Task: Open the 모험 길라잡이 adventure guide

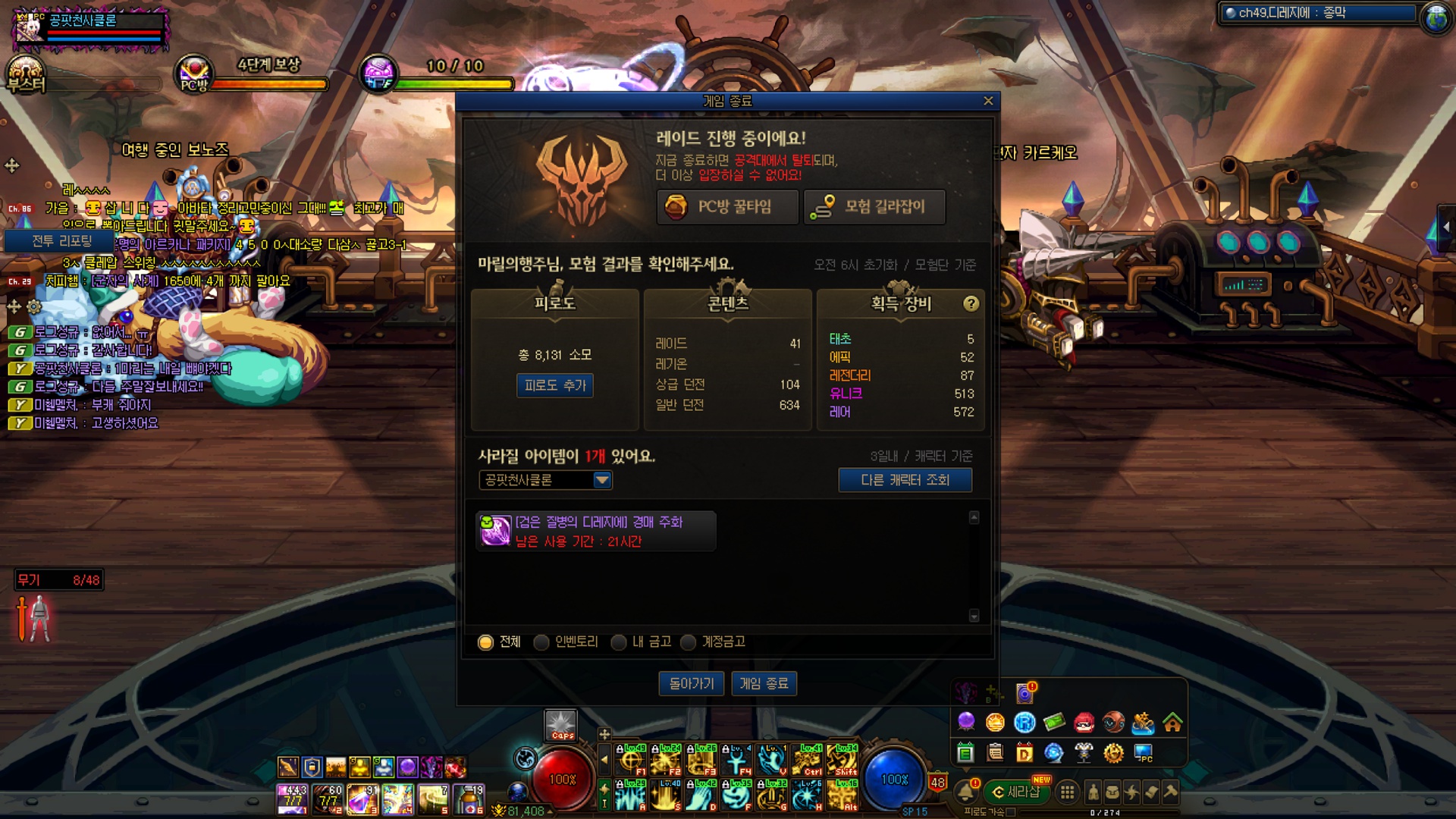Action: click(874, 207)
